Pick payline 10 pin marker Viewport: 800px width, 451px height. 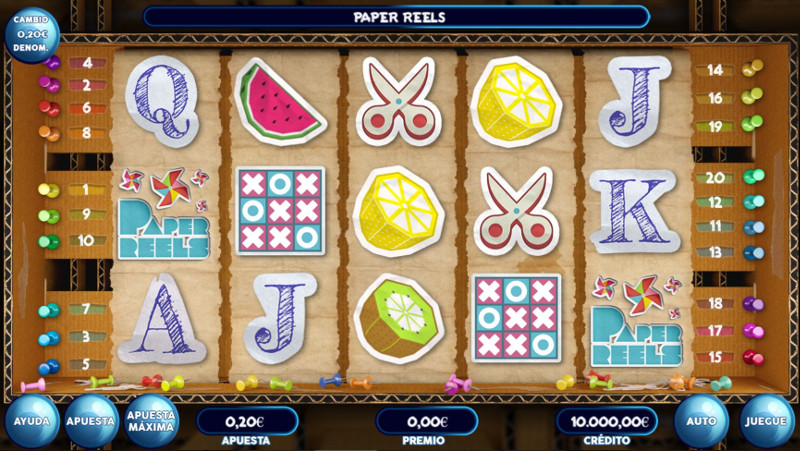tap(50, 241)
